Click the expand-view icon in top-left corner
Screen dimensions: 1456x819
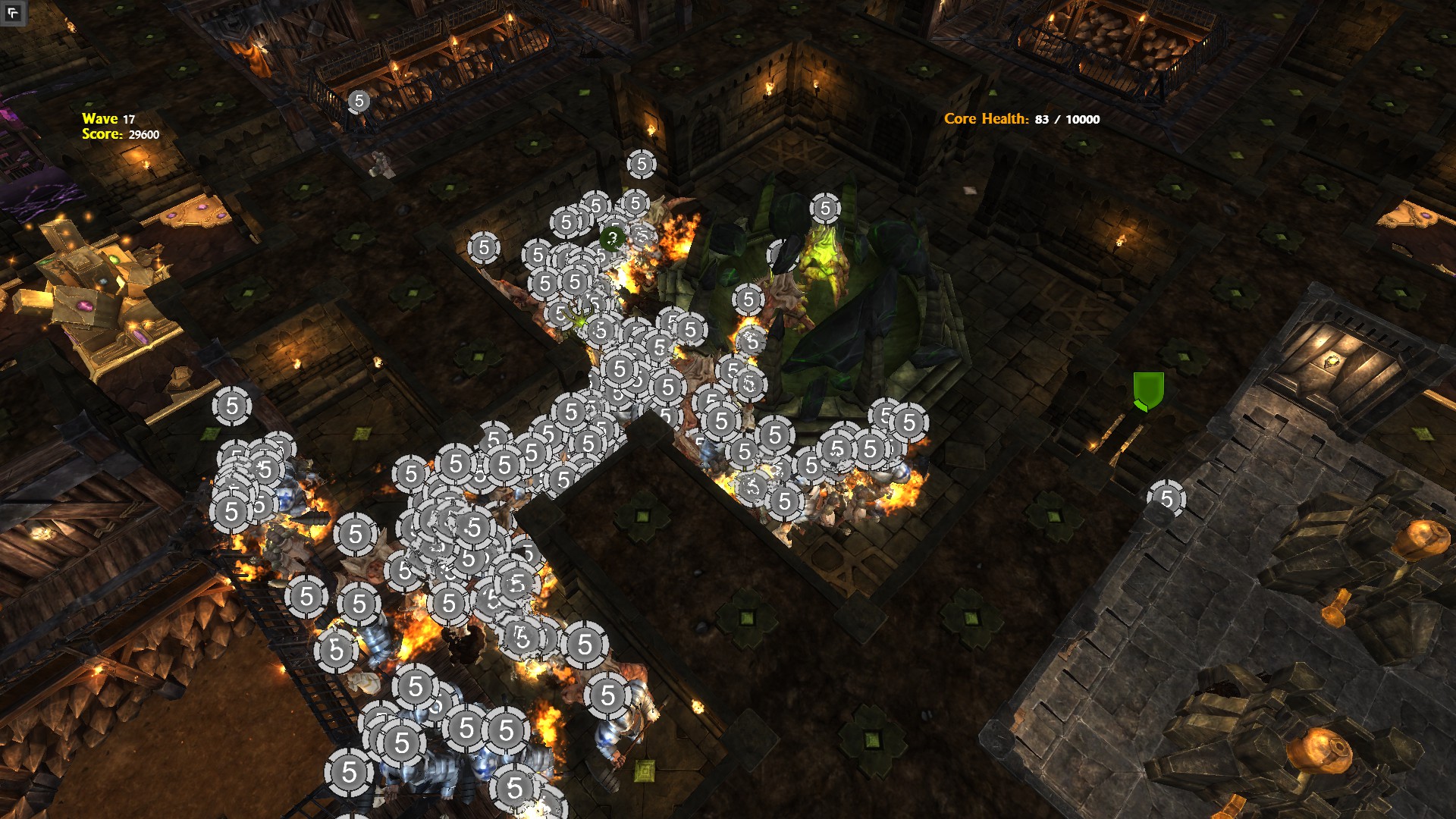[x=12, y=12]
